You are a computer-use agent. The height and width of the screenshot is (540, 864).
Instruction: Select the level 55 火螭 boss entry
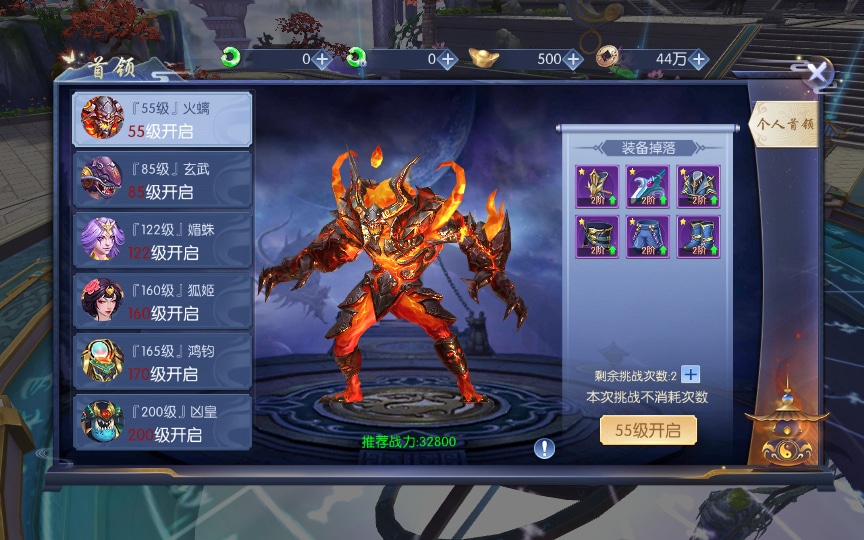(163, 120)
